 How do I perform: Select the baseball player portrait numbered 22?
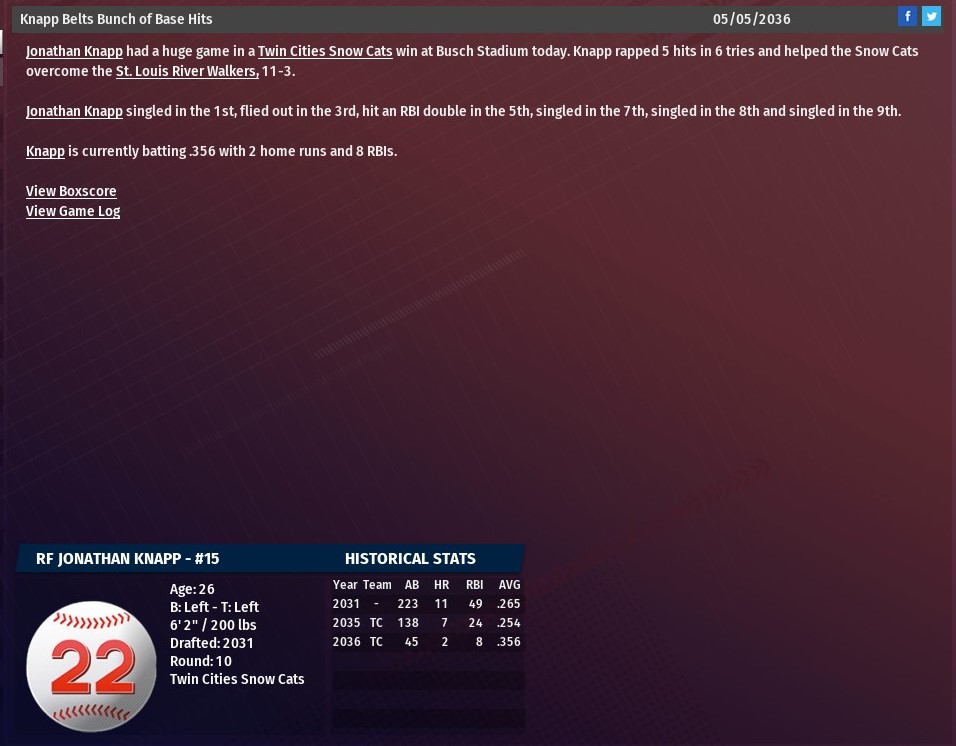pyautogui.click(x=91, y=666)
